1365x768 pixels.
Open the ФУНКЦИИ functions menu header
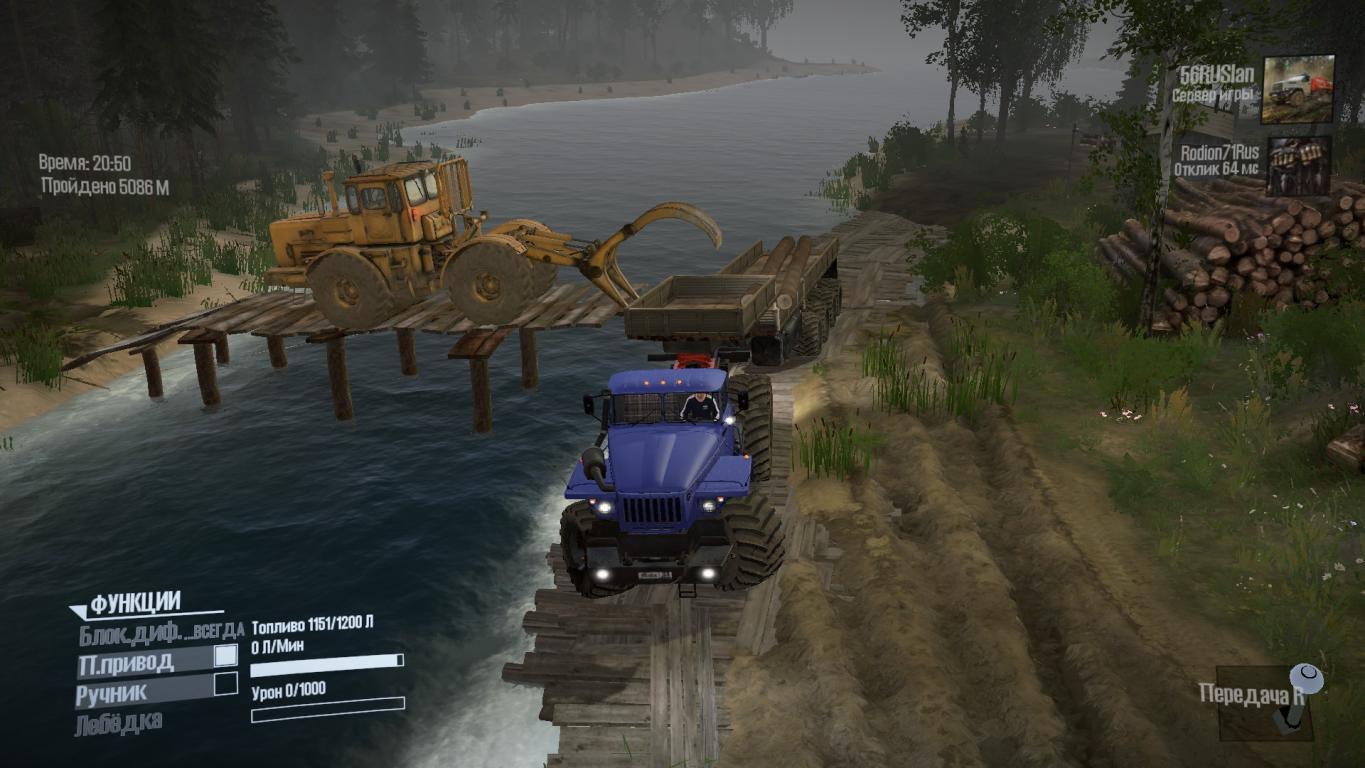coord(135,603)
